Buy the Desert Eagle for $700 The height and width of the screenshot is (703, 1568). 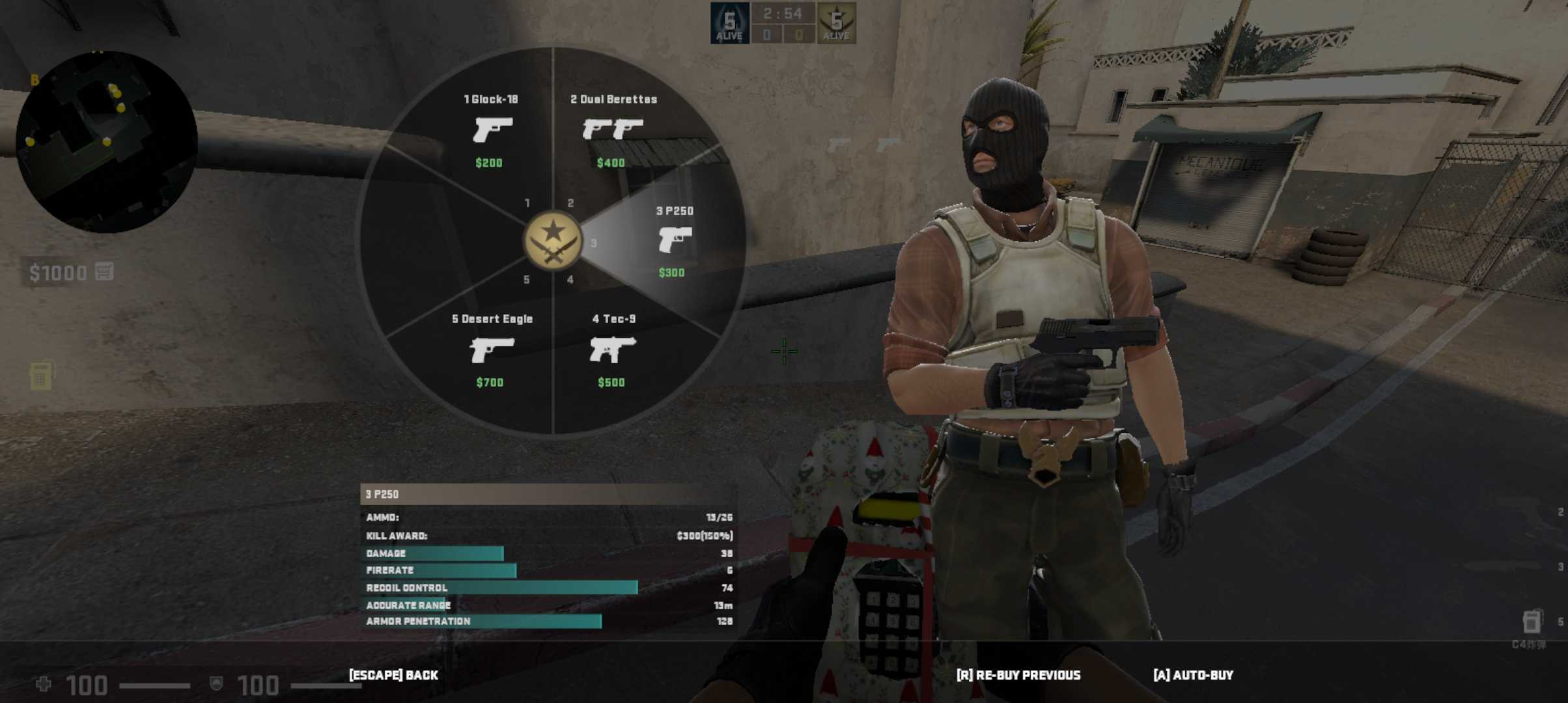(x=492, y=350)
